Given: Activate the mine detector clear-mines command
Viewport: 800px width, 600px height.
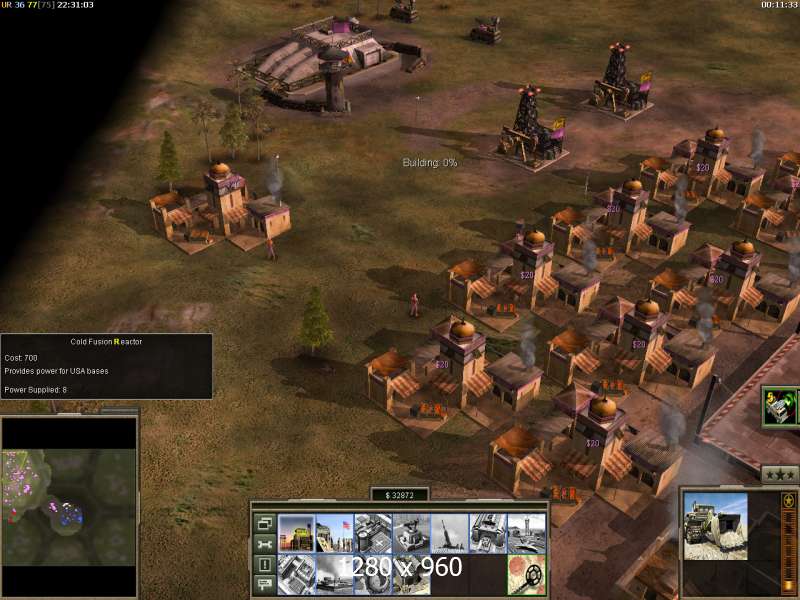Looking at the screenshot, I should pos(525,574).
